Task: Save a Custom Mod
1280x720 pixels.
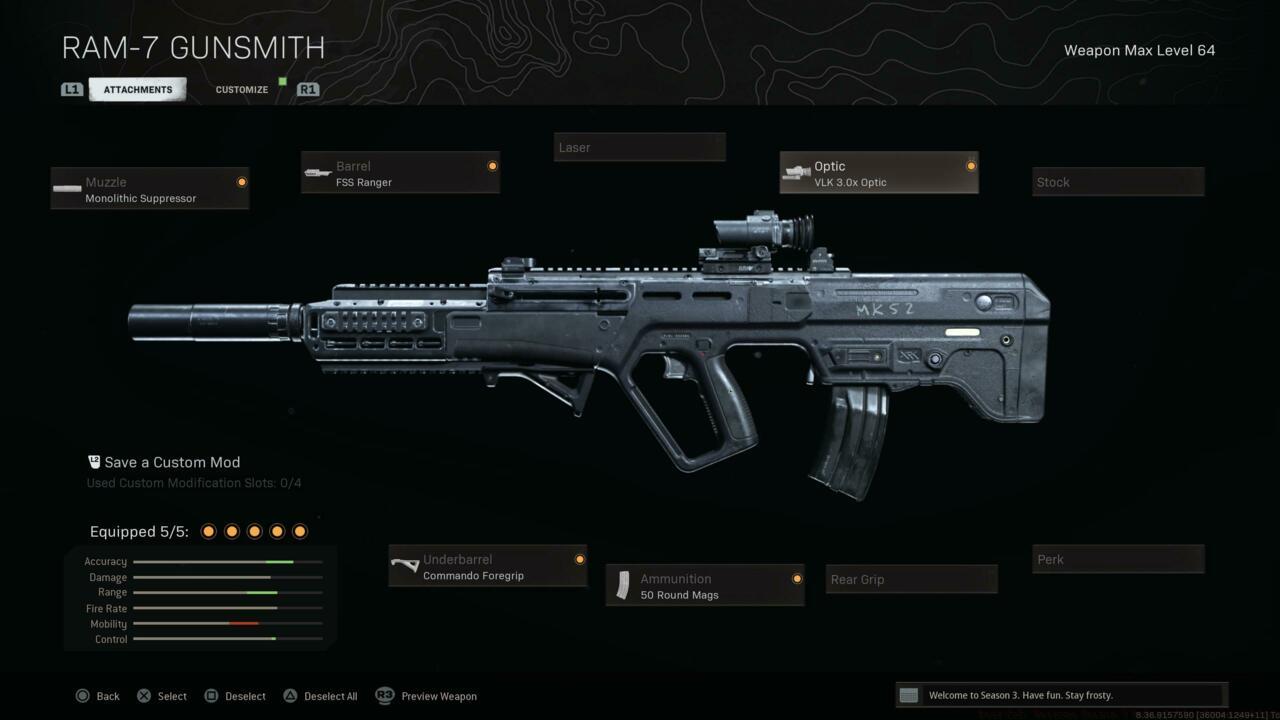Action: (172, 462)
